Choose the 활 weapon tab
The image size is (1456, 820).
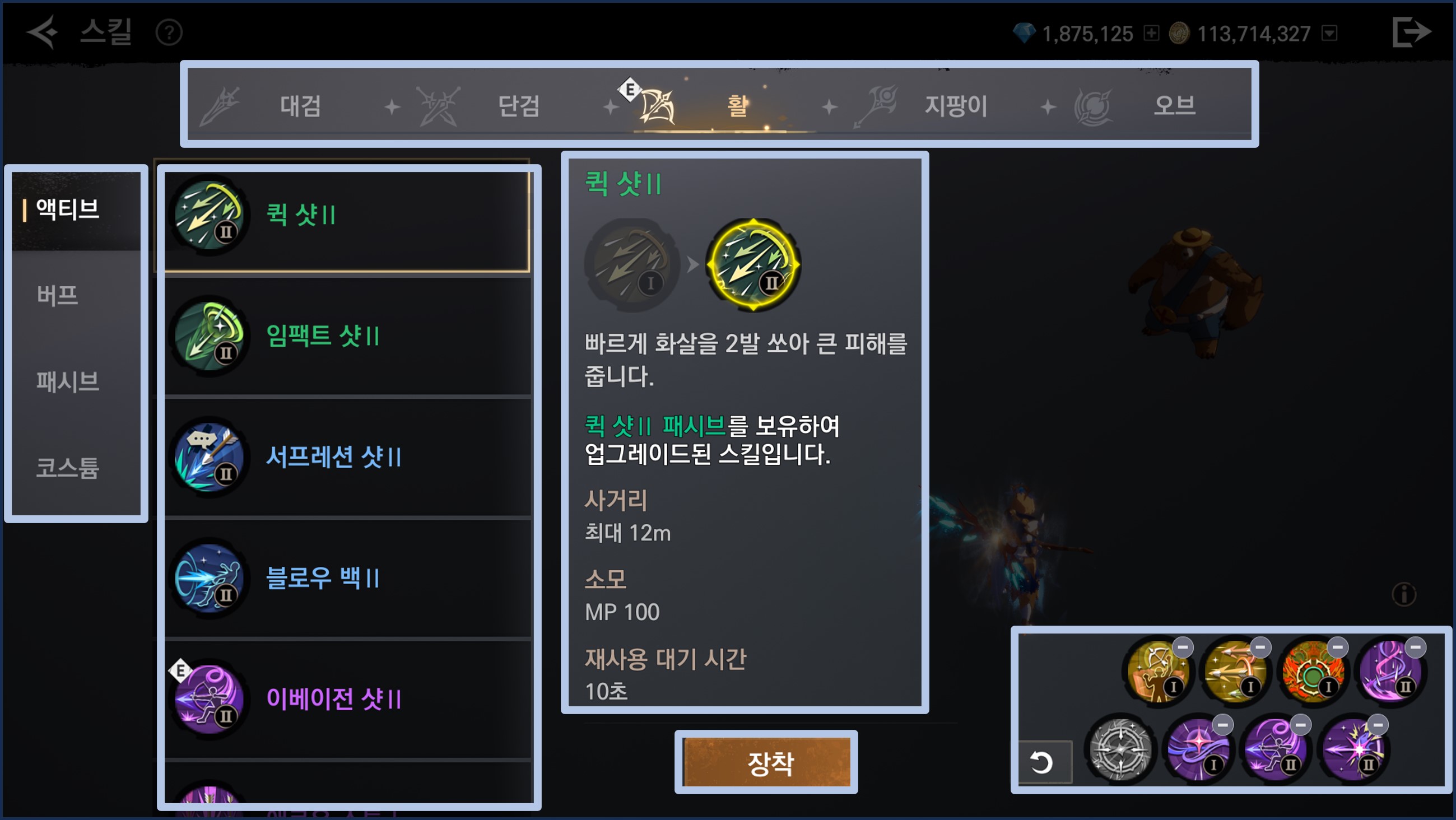point(736,106)
